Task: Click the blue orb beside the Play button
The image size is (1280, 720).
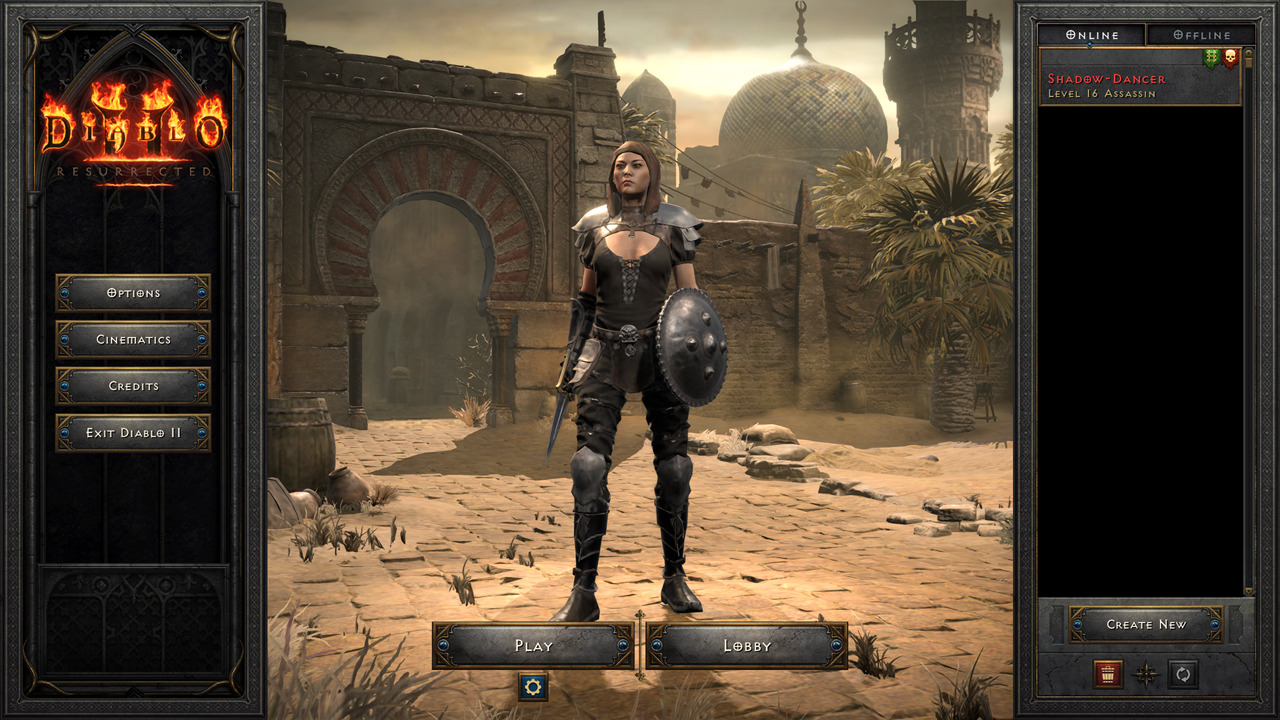Action: pos(443,646)
